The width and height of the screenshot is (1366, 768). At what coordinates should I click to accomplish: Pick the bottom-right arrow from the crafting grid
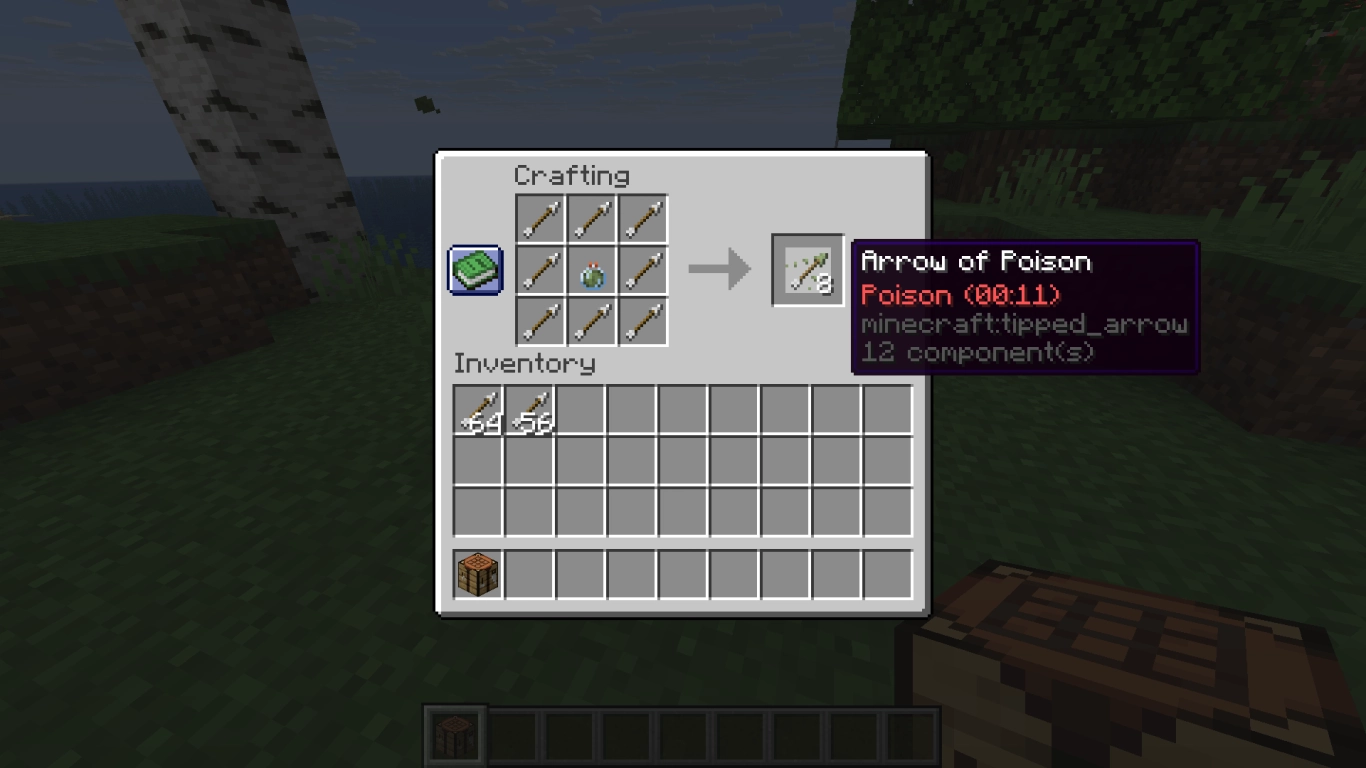coord(642,321)
